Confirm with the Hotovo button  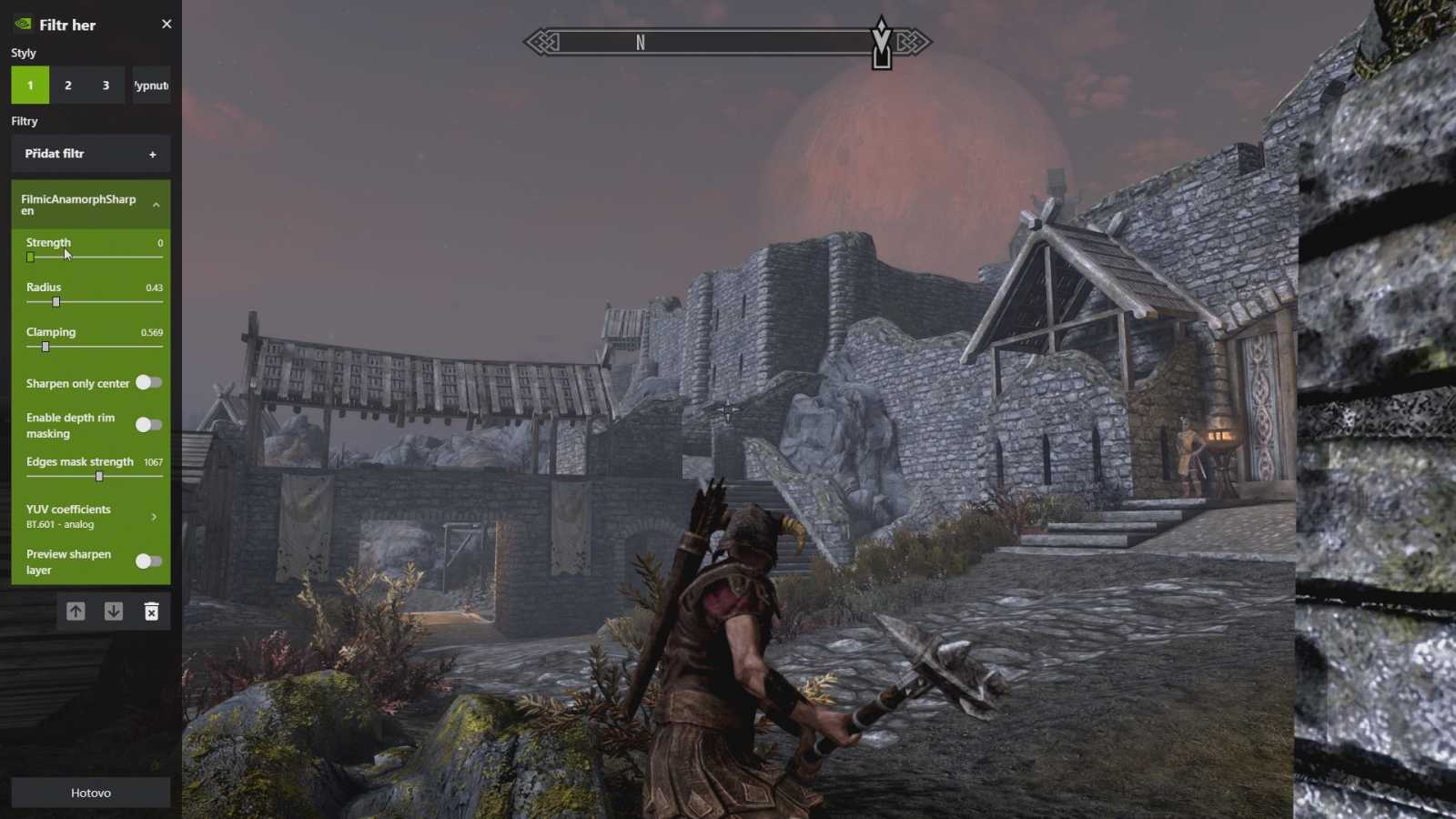click(x=90, y=793)
